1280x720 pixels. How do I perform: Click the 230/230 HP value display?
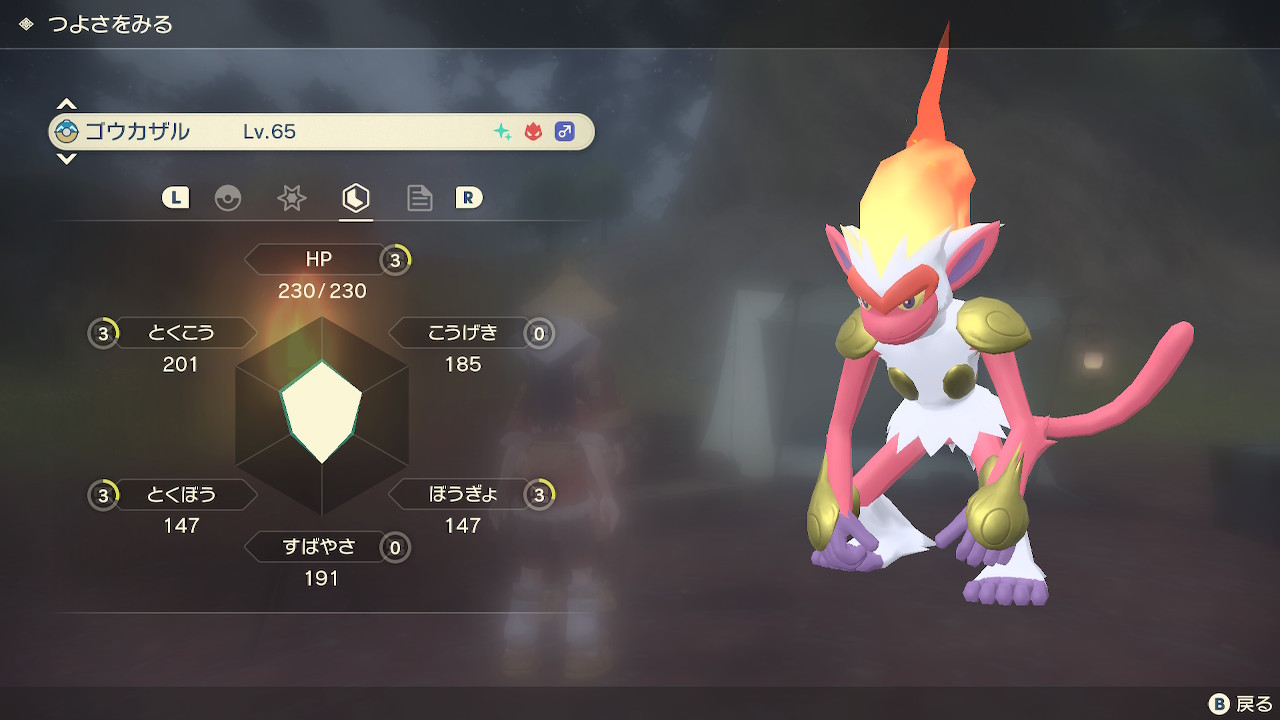(x=322, y=291)
